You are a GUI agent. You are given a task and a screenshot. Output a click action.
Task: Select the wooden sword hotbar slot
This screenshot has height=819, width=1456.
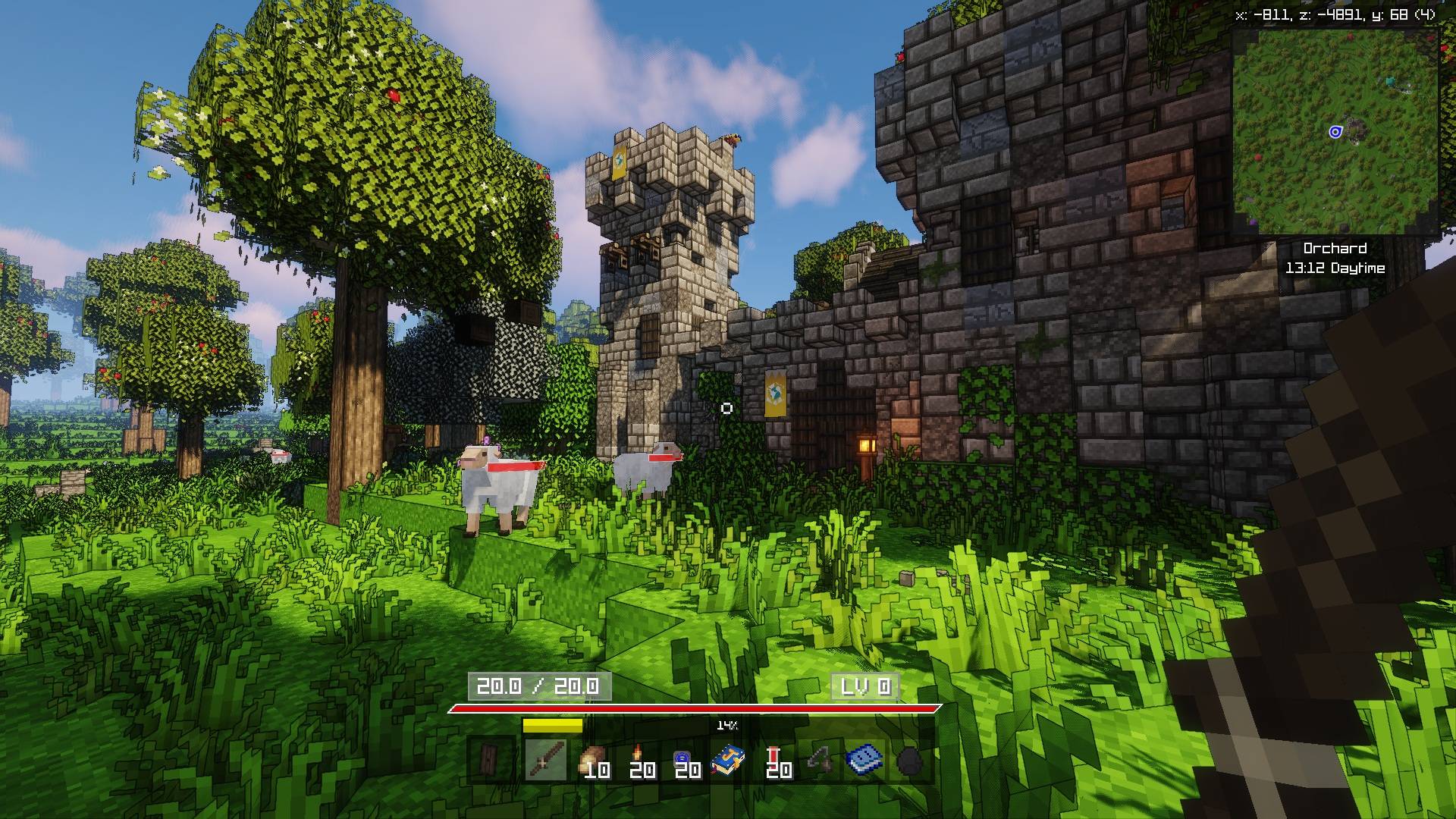point(546,759)
